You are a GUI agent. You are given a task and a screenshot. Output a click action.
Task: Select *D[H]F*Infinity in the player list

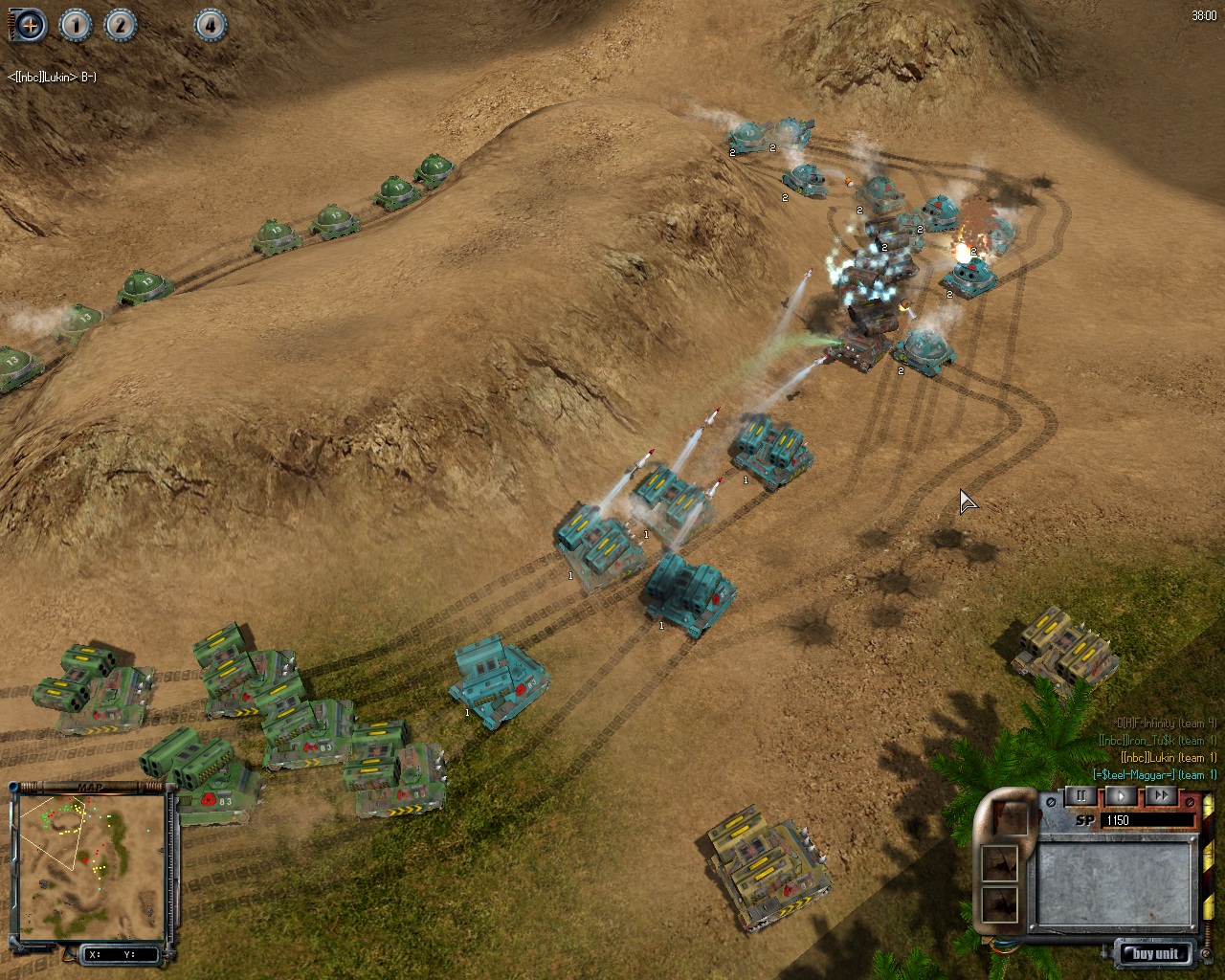(x=1166, y=724)
